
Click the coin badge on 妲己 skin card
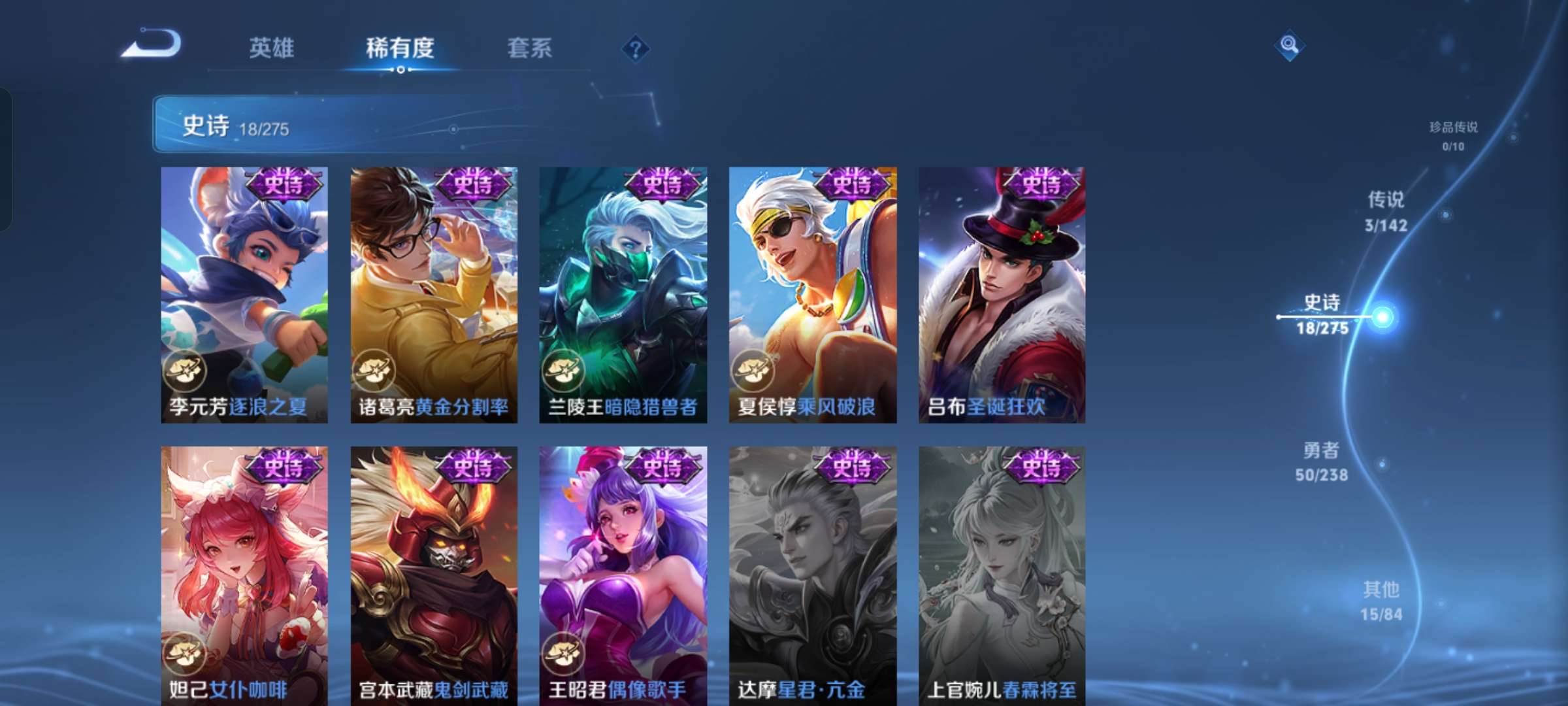pyautogui.click(x=186, y=654)
